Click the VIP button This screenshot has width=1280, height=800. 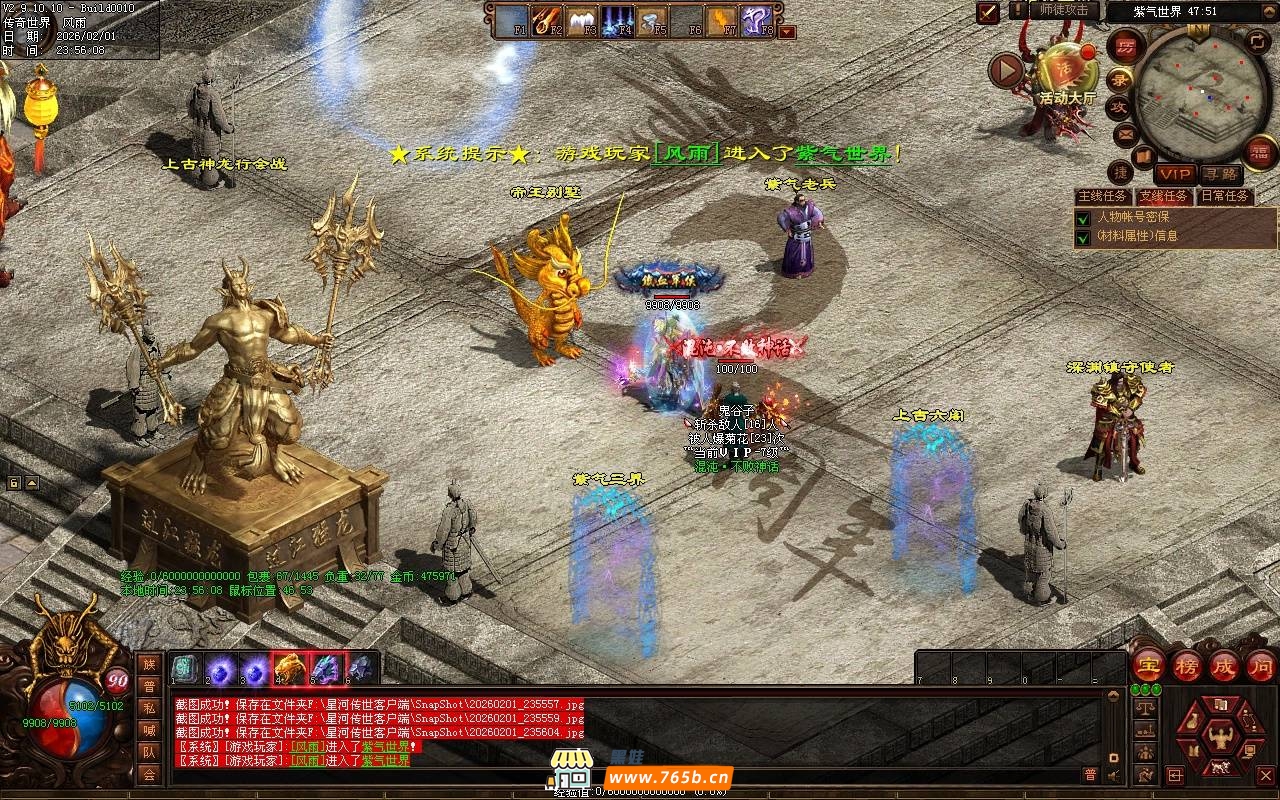pyautogui.click(x=1176, y=174)
